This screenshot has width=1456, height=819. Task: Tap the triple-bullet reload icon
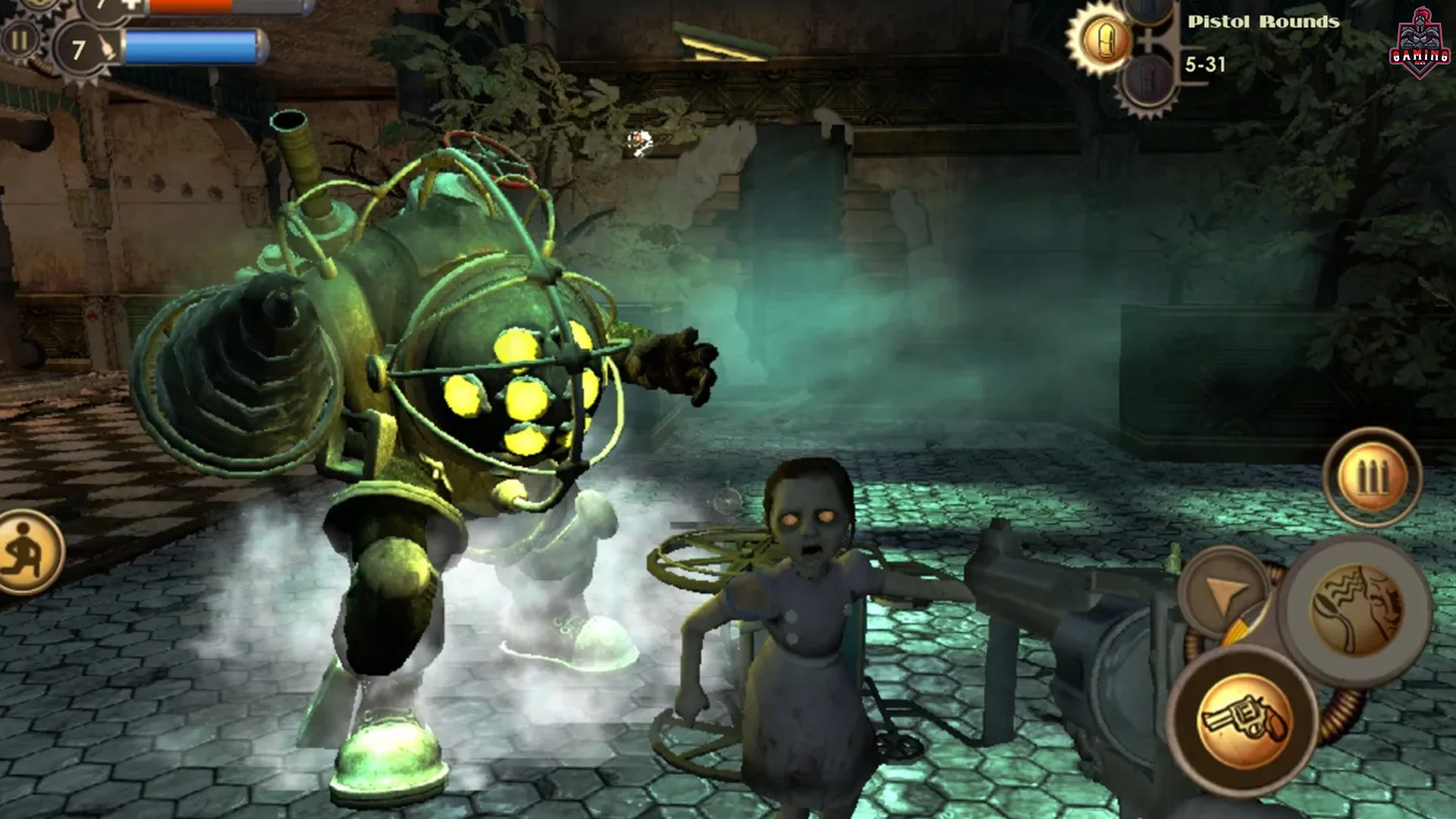coord(1374,476)
